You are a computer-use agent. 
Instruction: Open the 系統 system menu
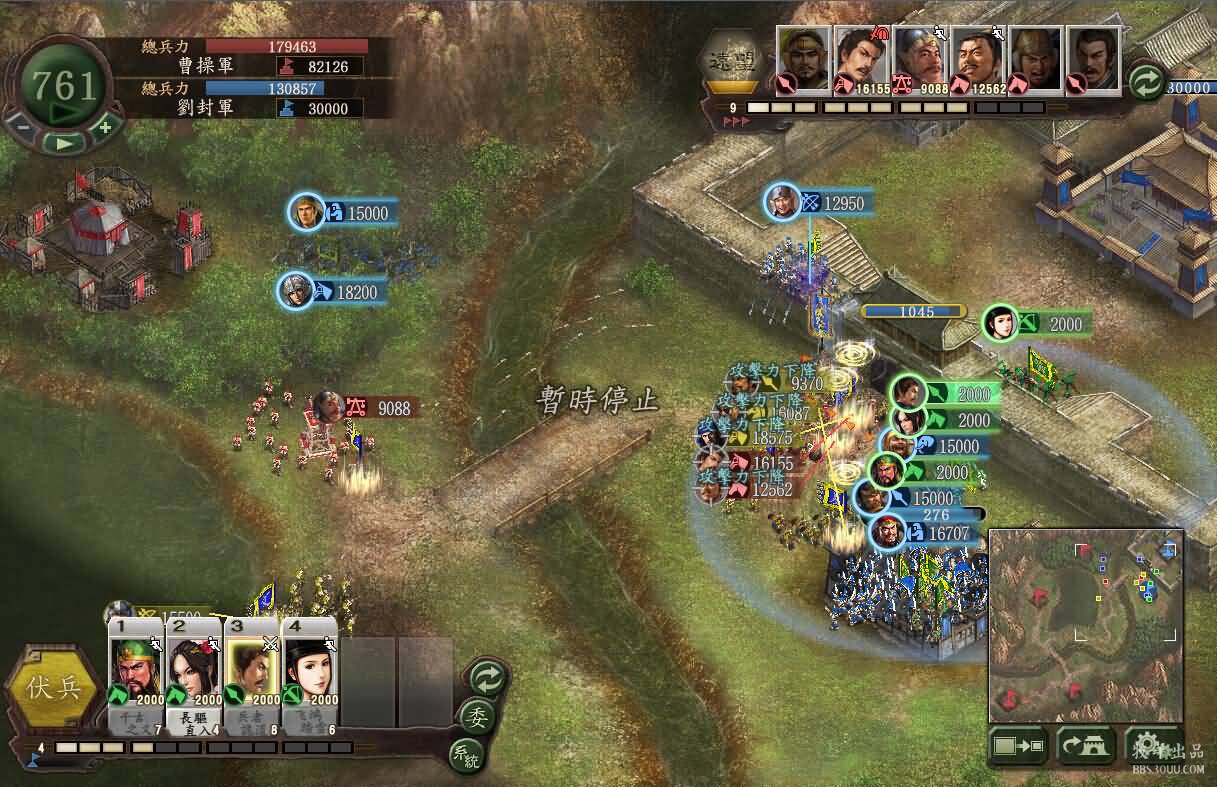point(466,753)
